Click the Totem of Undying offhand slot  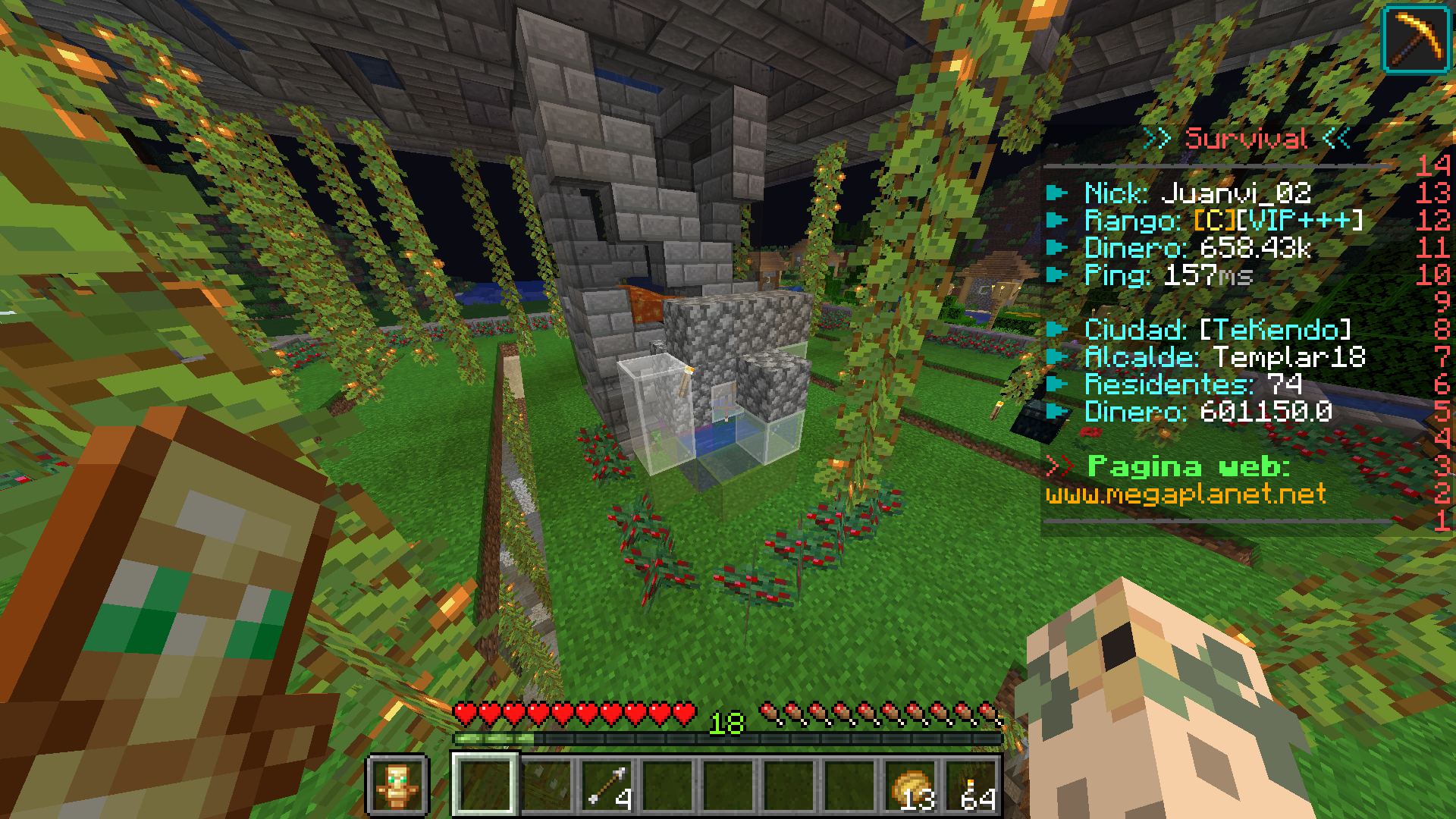click(x=397, y=786)
